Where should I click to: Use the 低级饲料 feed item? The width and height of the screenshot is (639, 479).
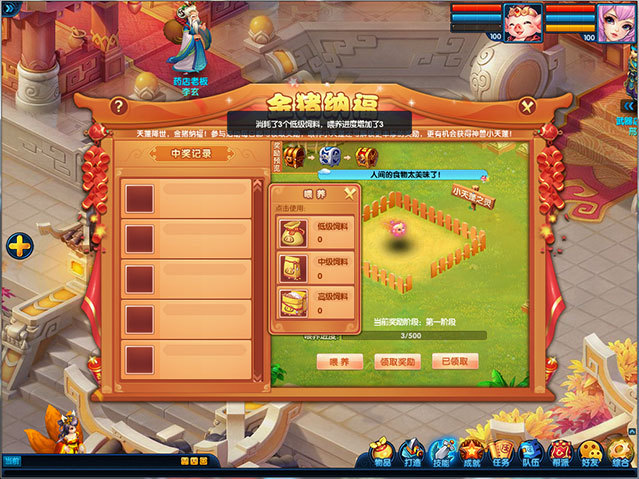tap(294, 231)
